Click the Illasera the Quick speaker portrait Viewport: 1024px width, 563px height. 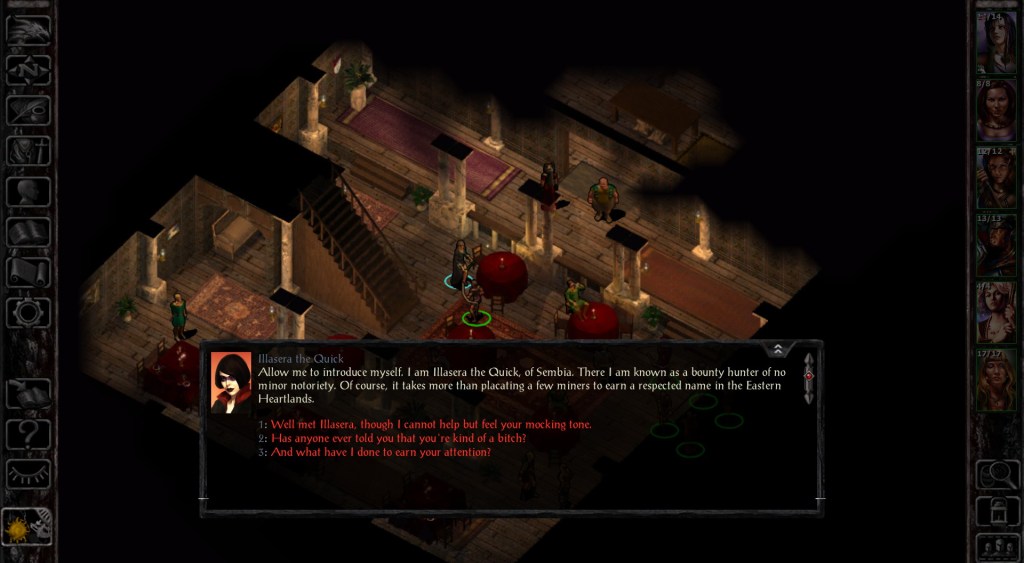coord(231,382)
